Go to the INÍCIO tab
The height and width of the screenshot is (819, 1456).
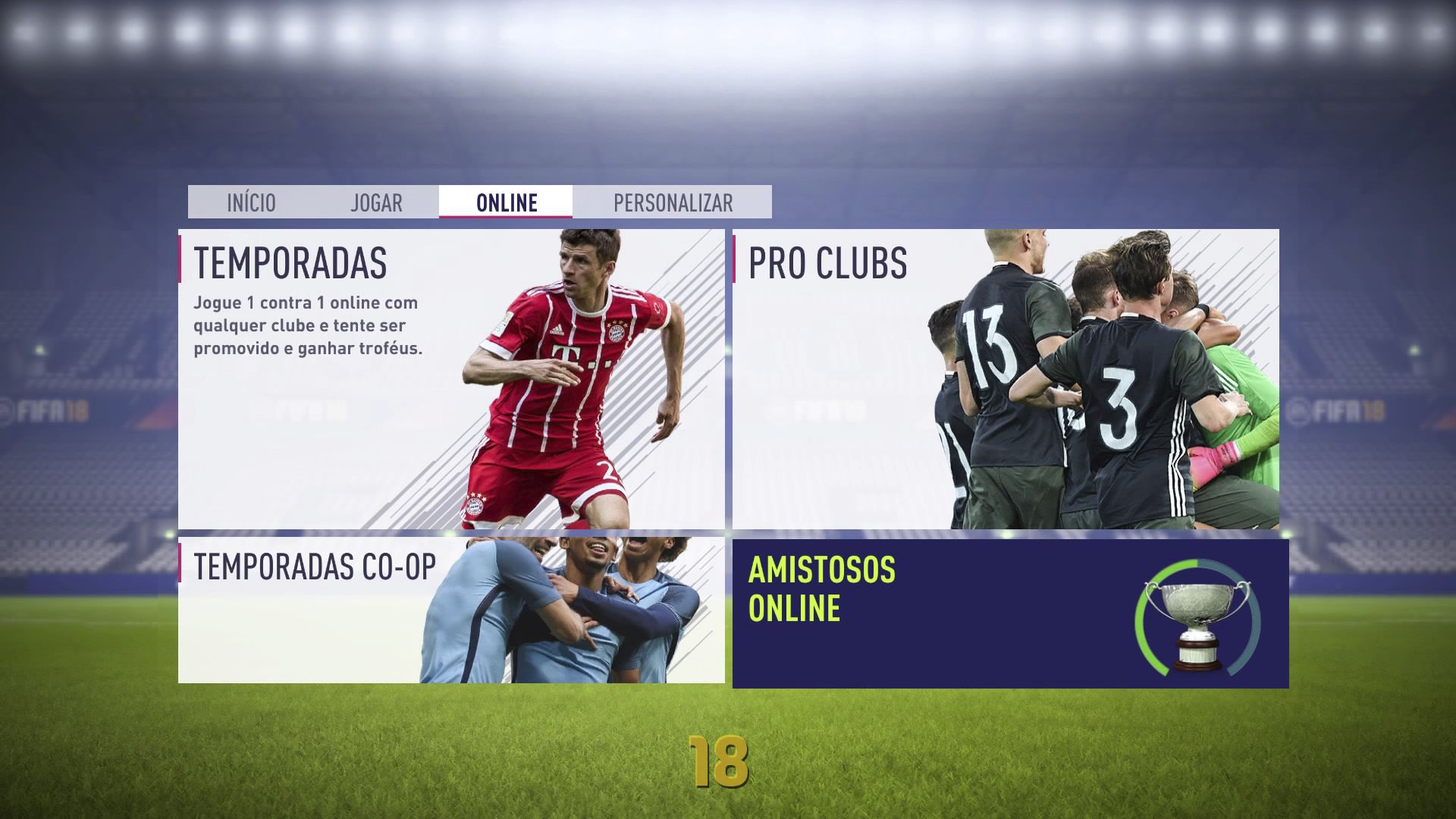point(250,202)
